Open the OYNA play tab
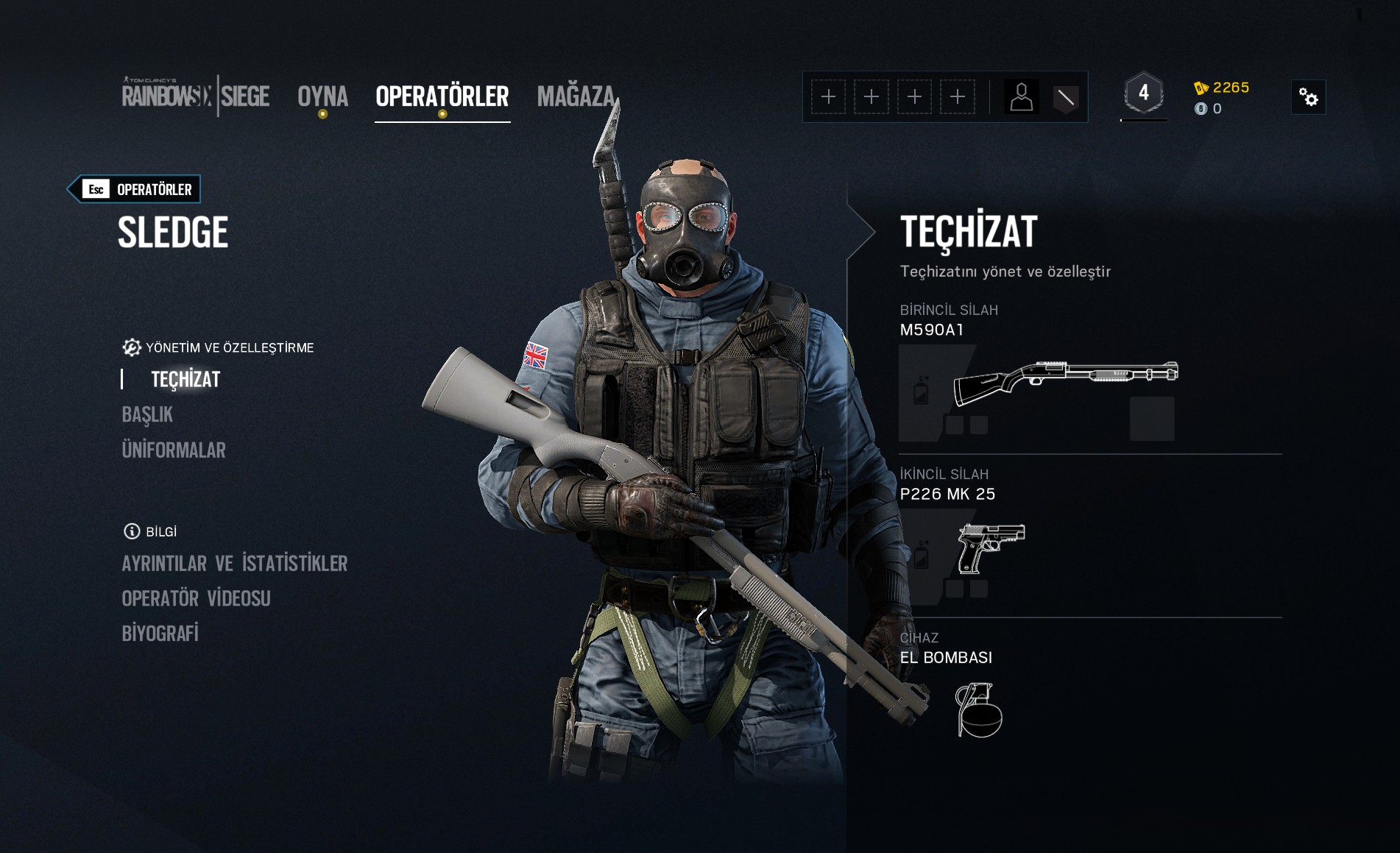The width and height of the screenshot is (1400, 853). click(x=322, y=96)
